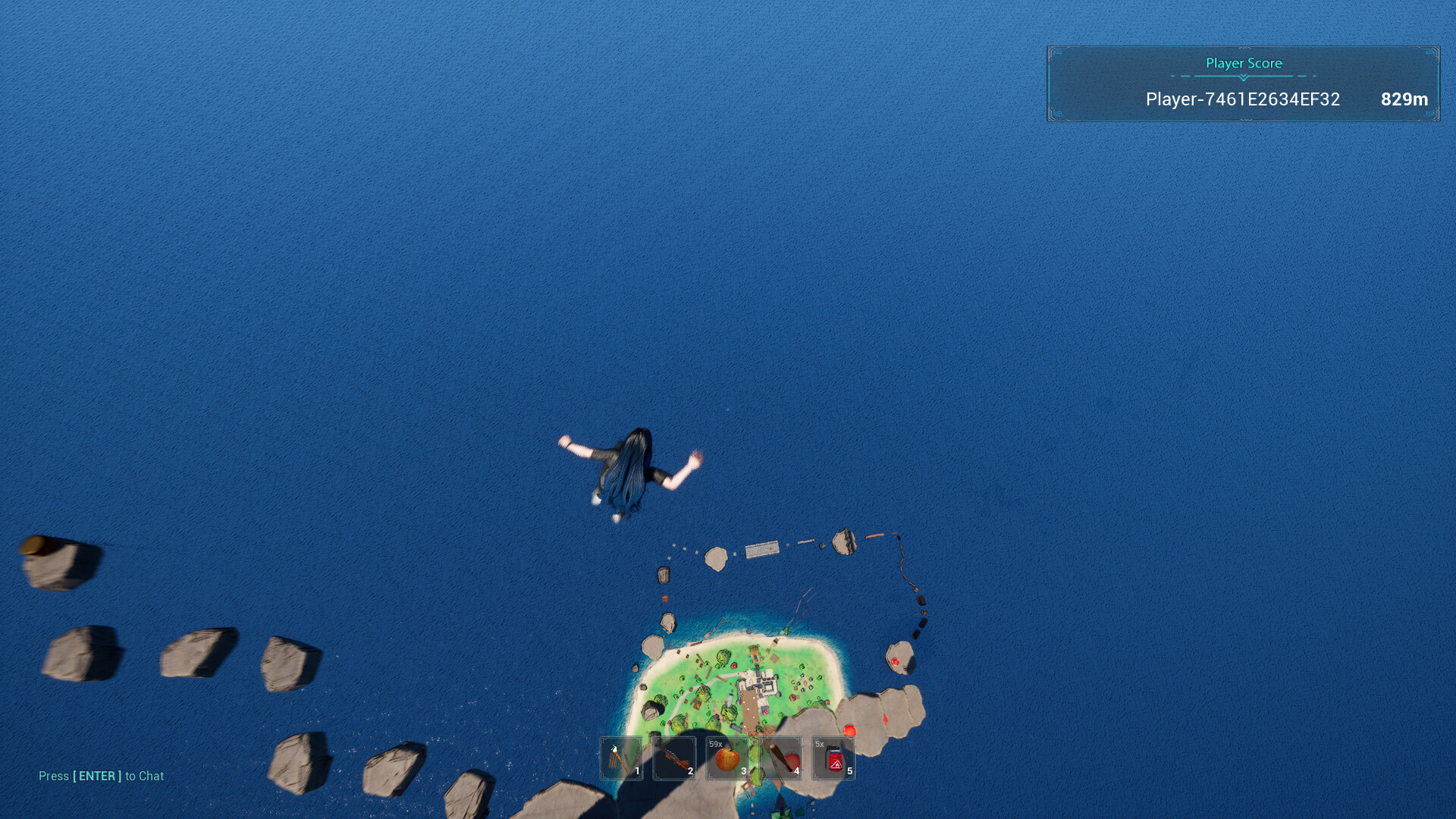Collapse the Player Score leaderboard panel
This screenshot has height=819, width=1456.
[x=1244, y=83]
